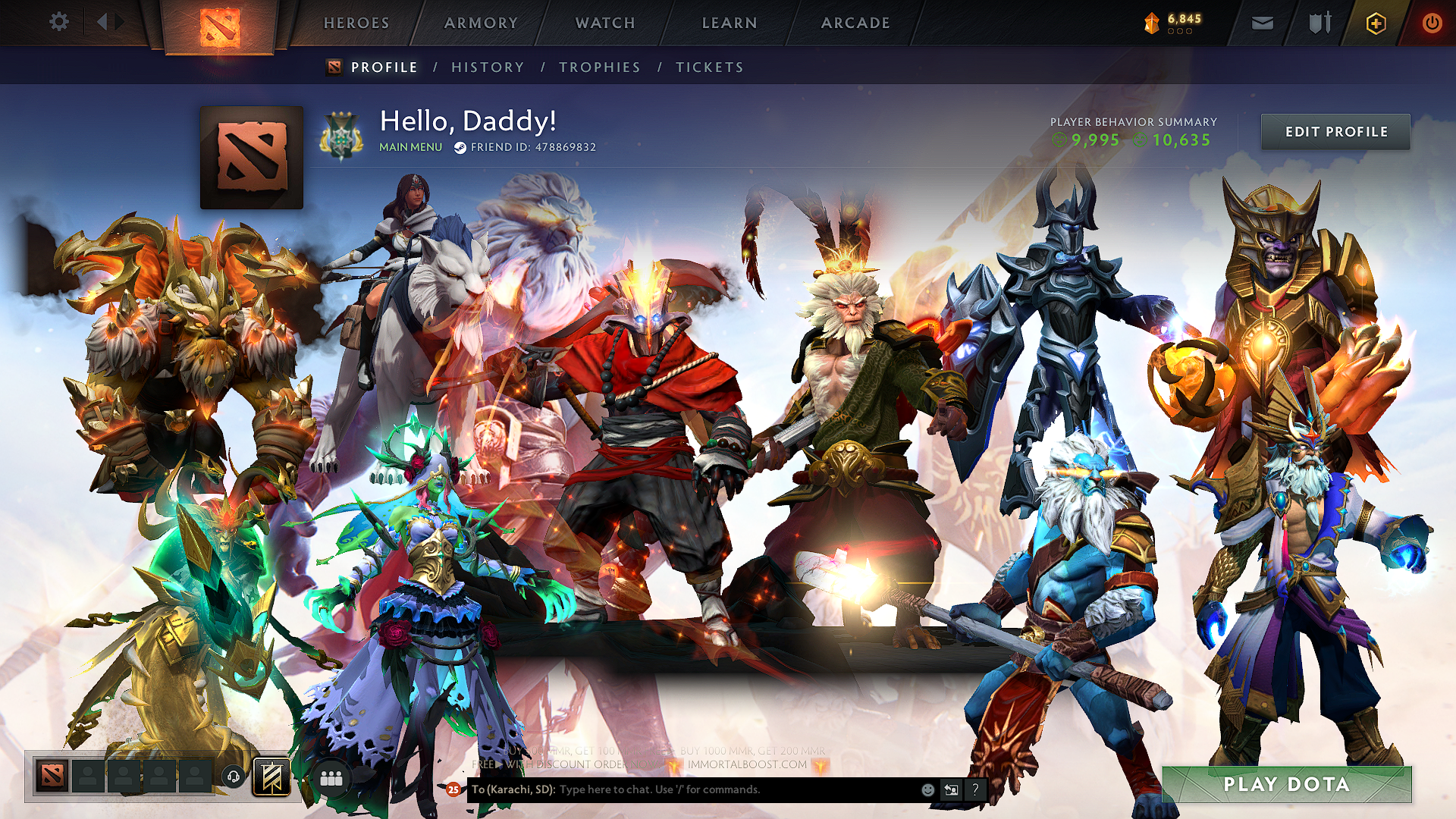The image size is (1456, 819).
Task: Open the WATCH menu
Action: [x=605, y=23]
